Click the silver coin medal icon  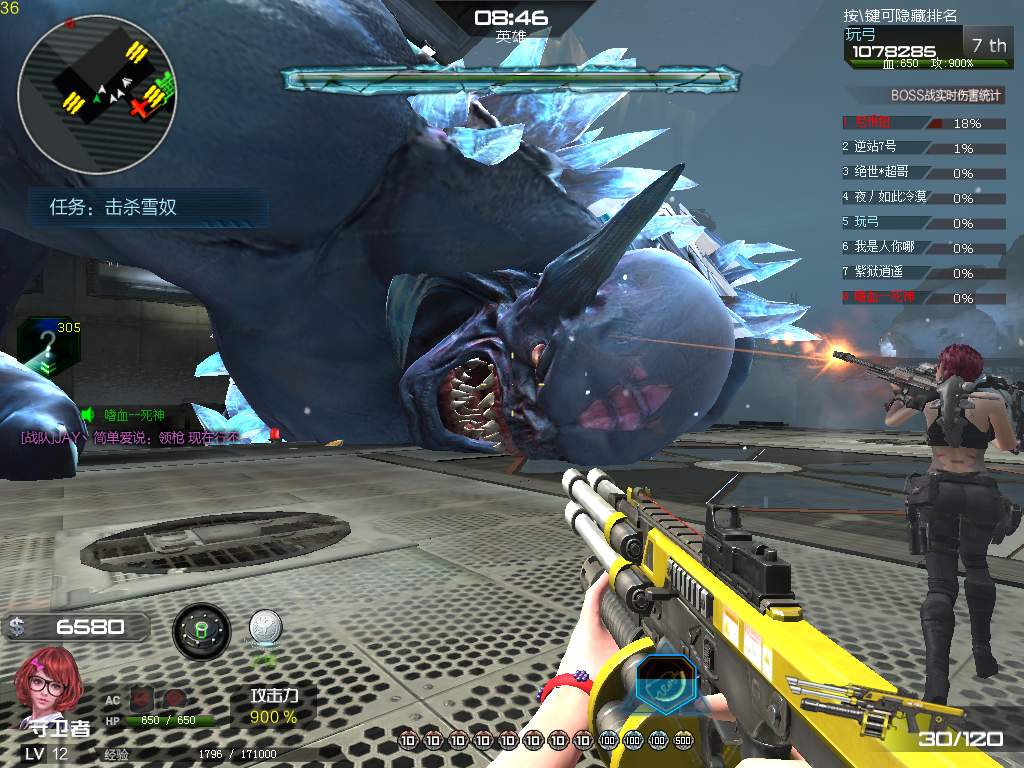(265, 628)
